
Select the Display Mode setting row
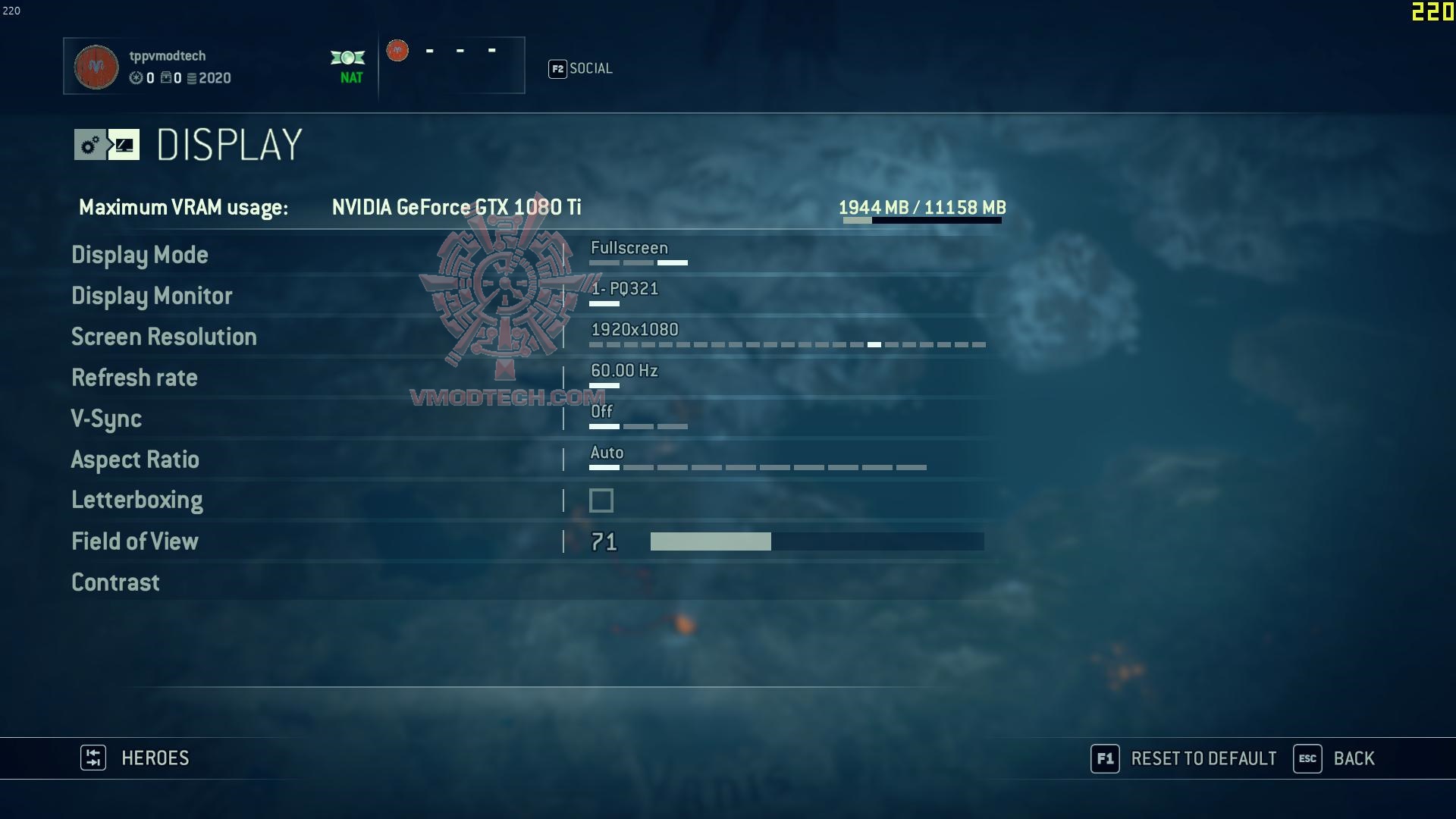coord(140,255)
